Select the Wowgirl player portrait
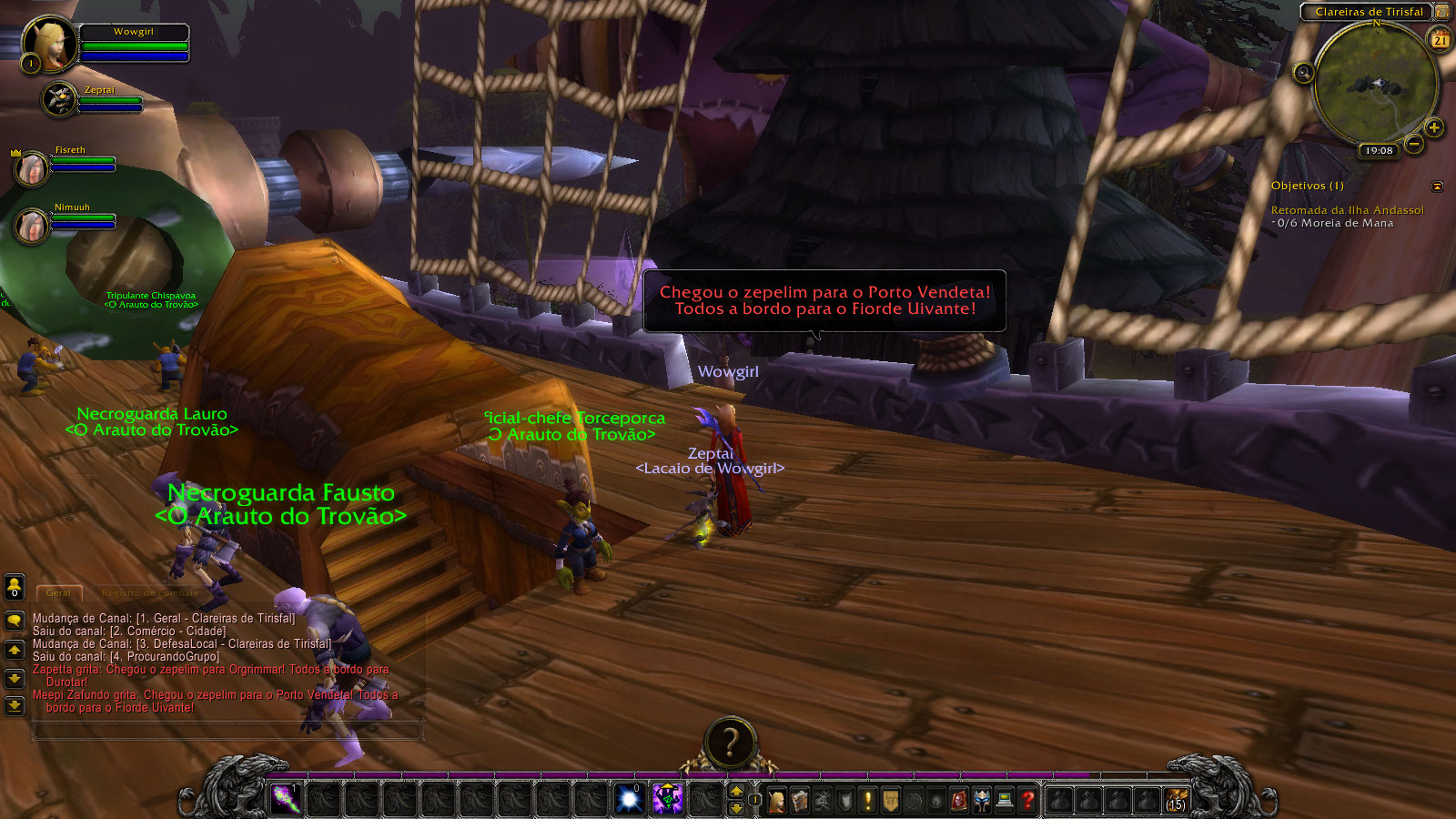Viewport: 1456px width, 819px height. pyautogui.click(x=49, y=44)
